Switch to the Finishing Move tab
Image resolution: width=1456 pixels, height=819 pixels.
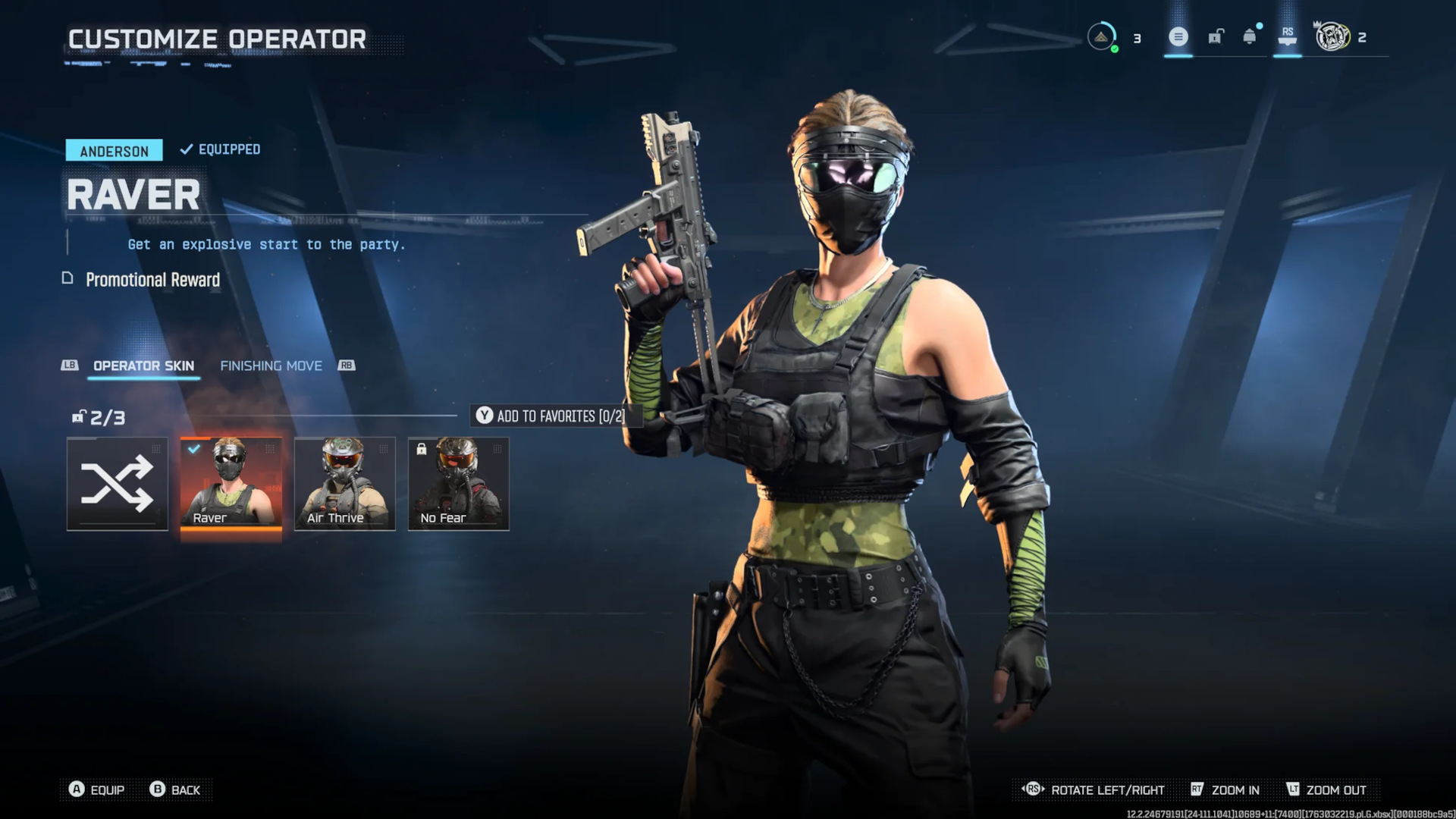click(271, 366)
